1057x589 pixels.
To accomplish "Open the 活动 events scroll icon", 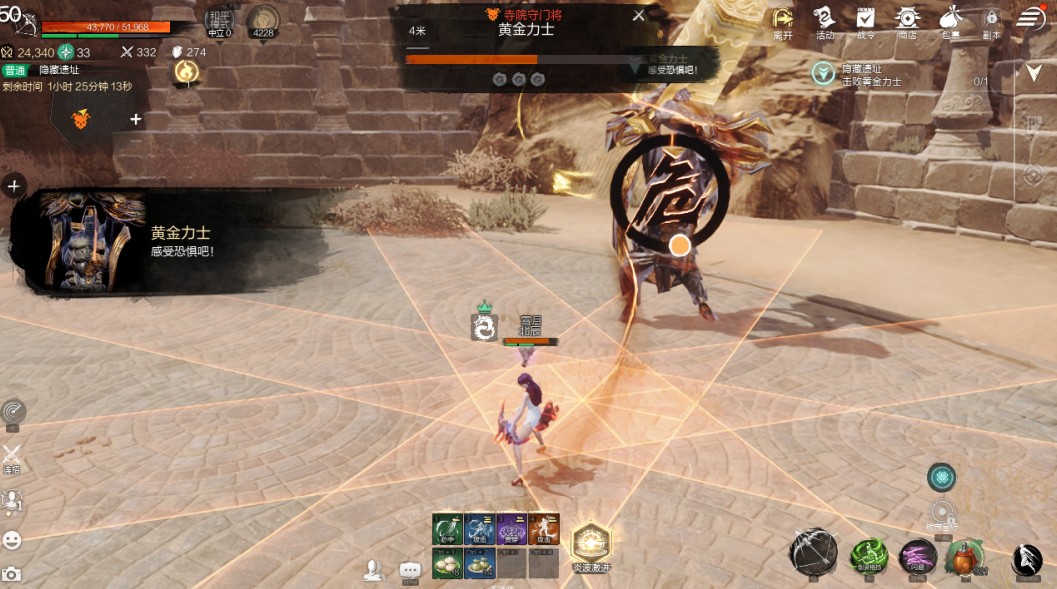I will [825, 19].
